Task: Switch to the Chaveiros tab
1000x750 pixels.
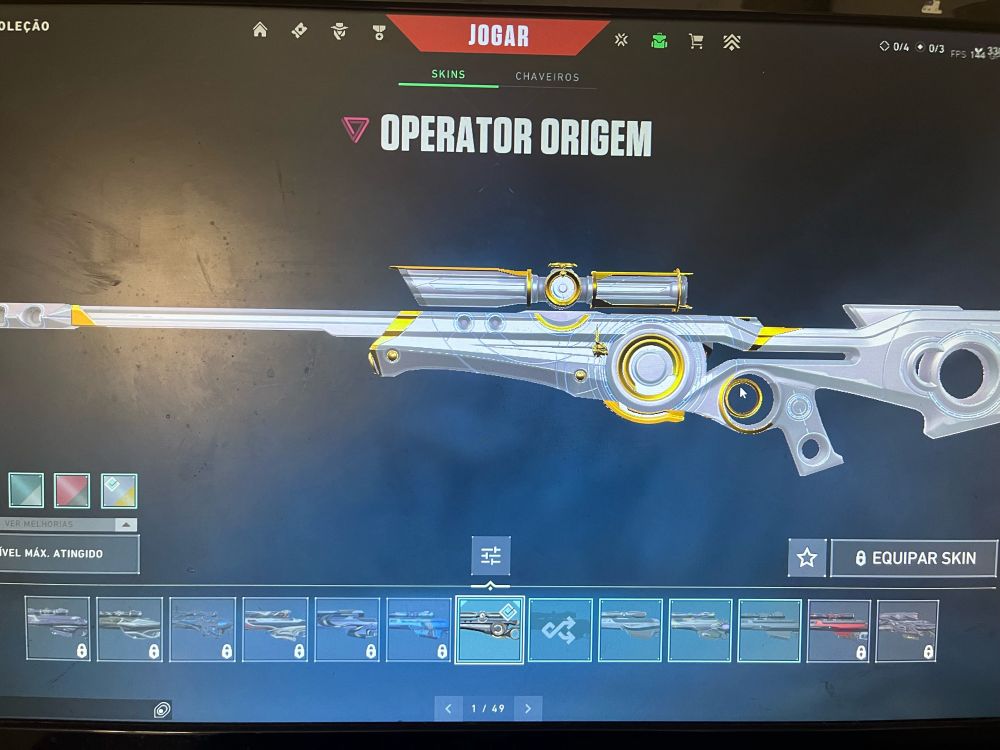Action: pos(547,77)
